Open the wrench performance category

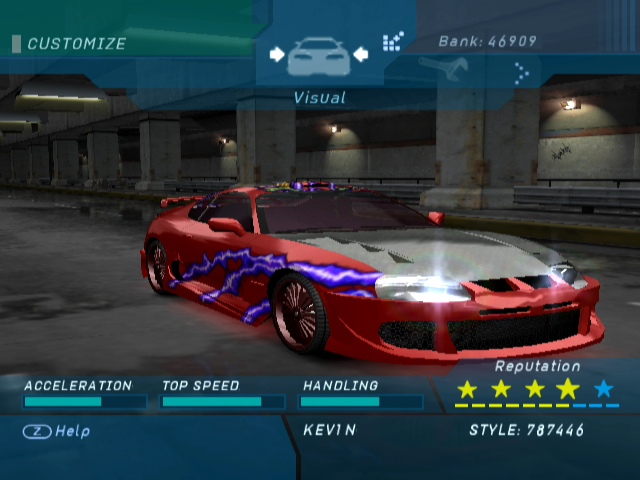point(437,68)
